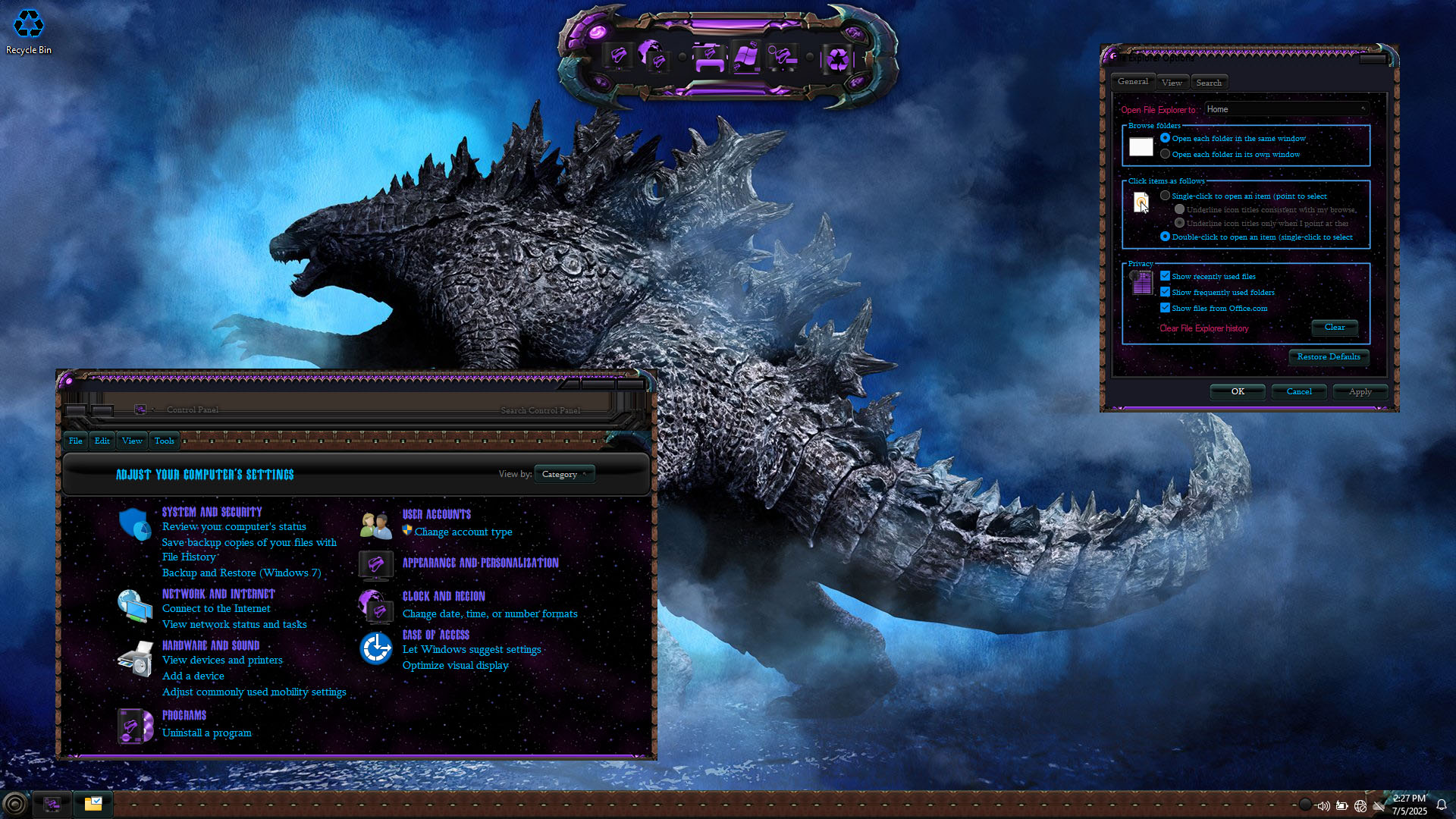Viewport: 1456px width, 819px height.
Task: Click the purple recycle icon in the dock
Action: 837,58
